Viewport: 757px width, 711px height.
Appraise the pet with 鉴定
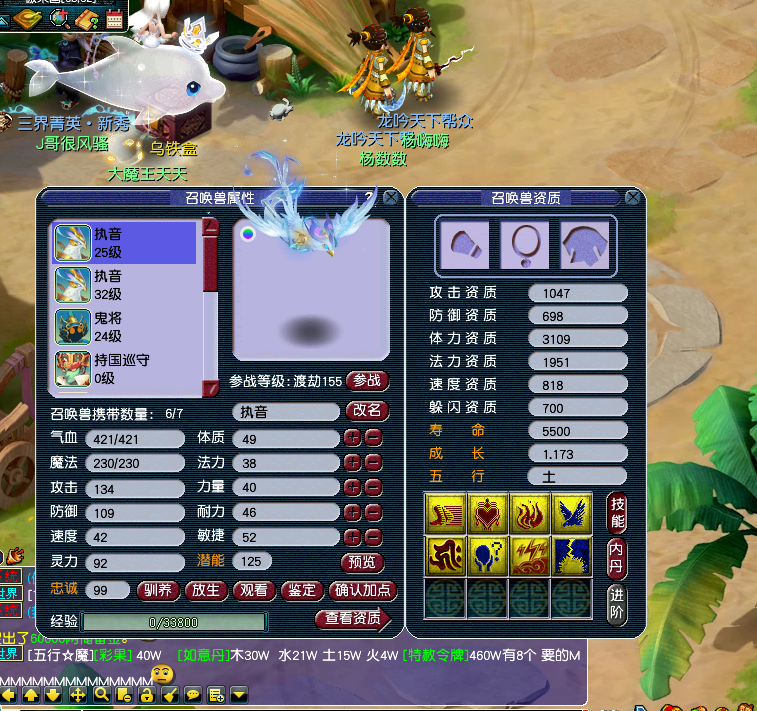click(302, 590)
